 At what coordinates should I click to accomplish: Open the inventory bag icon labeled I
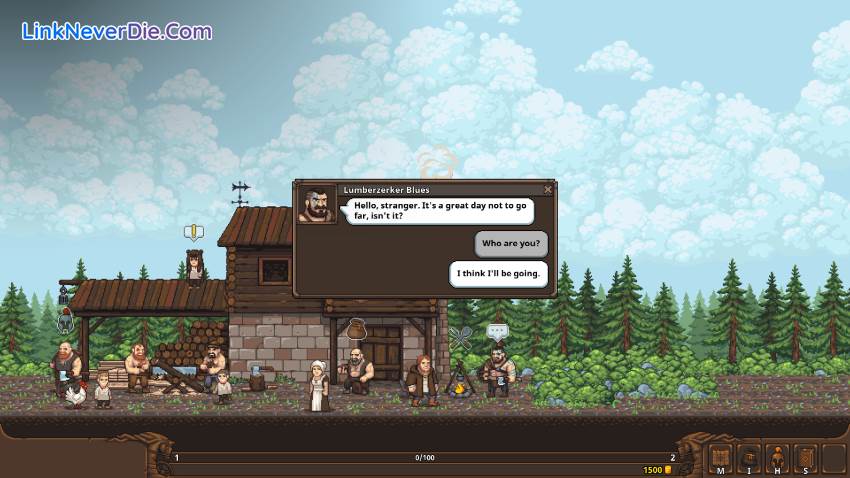click(x=748, y=459)
